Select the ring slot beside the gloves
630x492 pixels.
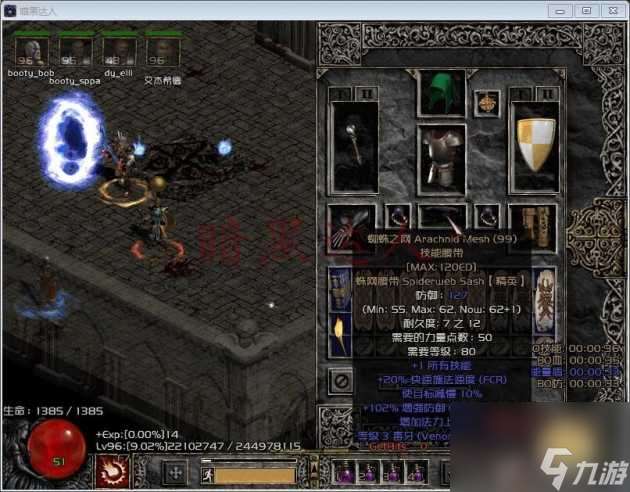[x=397, y=215]
